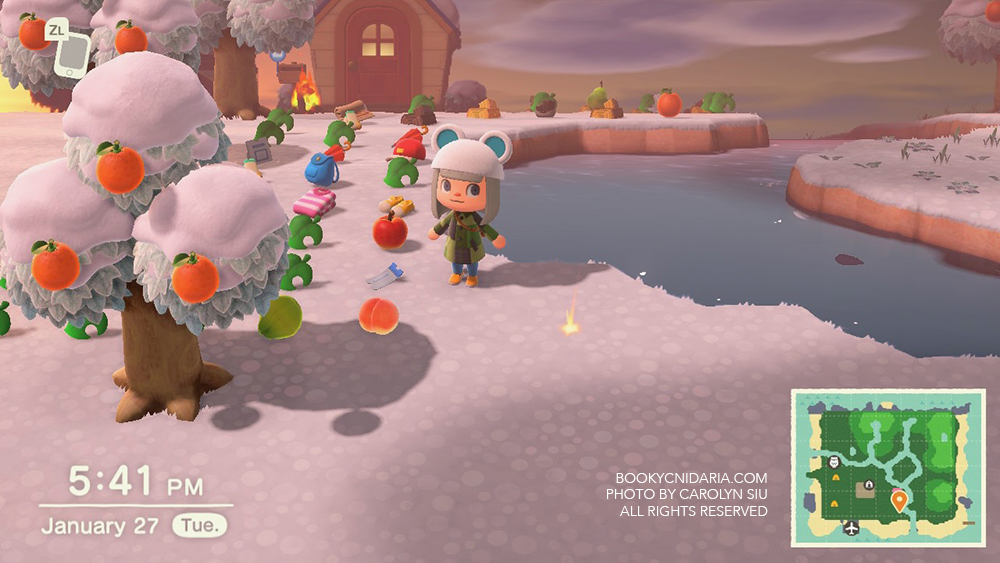This screenshot has height=563, width=1000.
Task: Click the airport airplane marker on the map
Action: [851, 527]
